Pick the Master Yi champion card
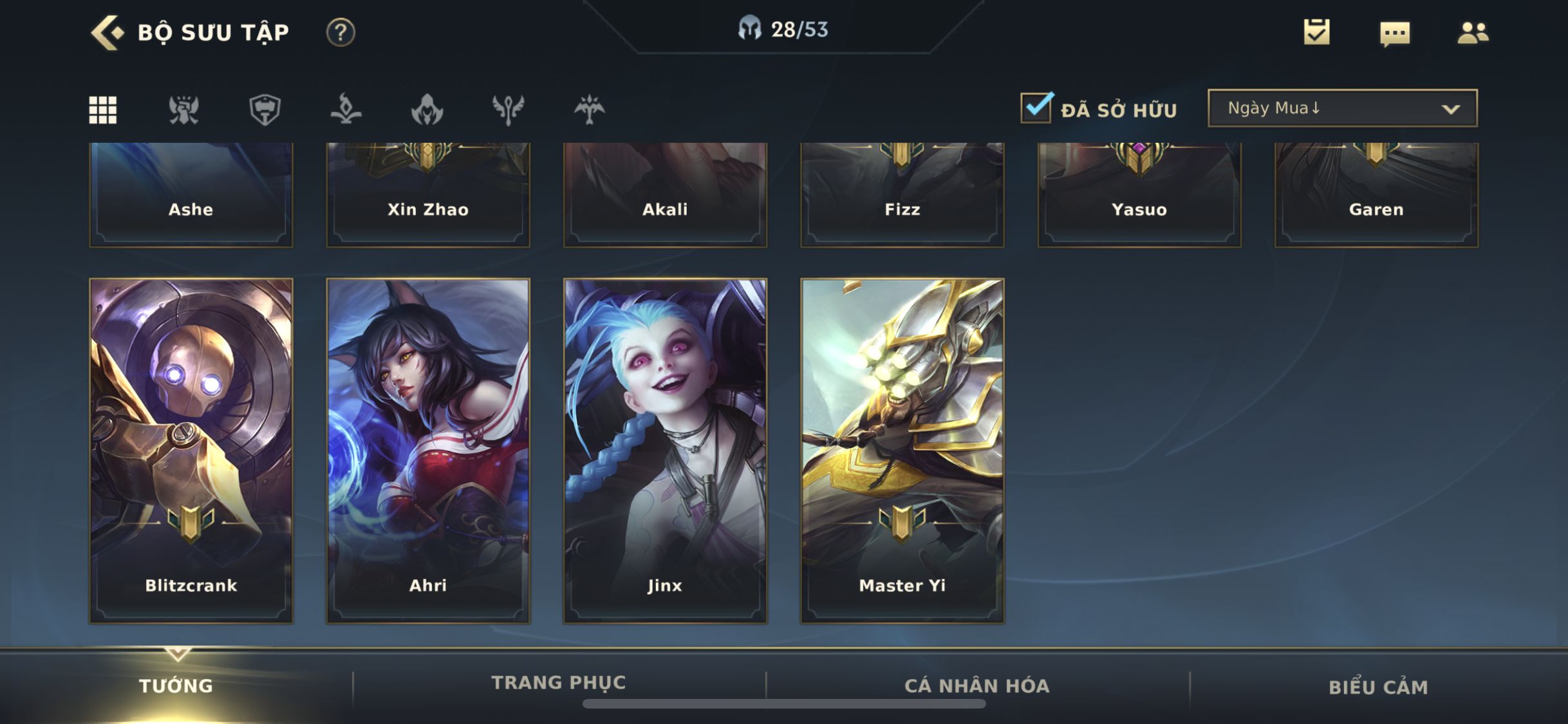1568x724 pixels. pyautogui.click(x=902, y=450)
